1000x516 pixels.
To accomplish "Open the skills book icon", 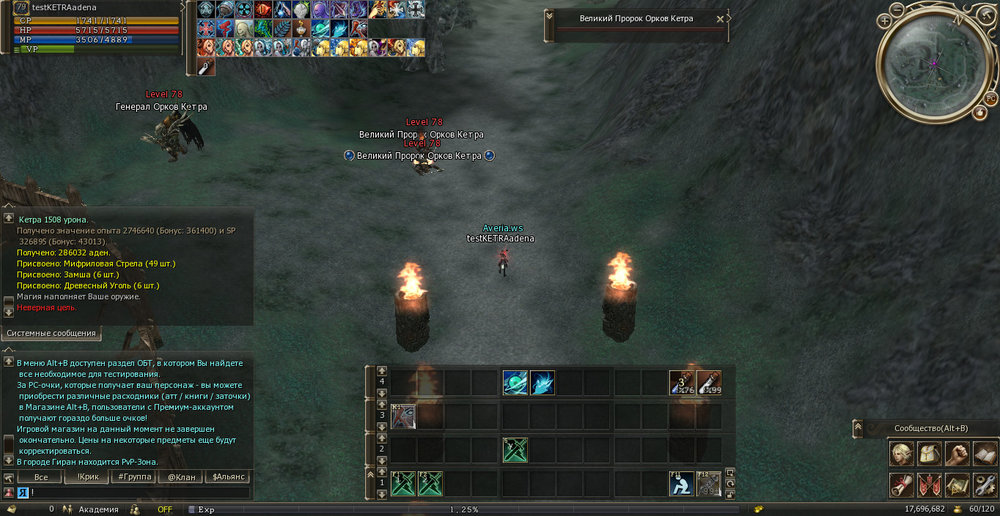I will 984,454.
